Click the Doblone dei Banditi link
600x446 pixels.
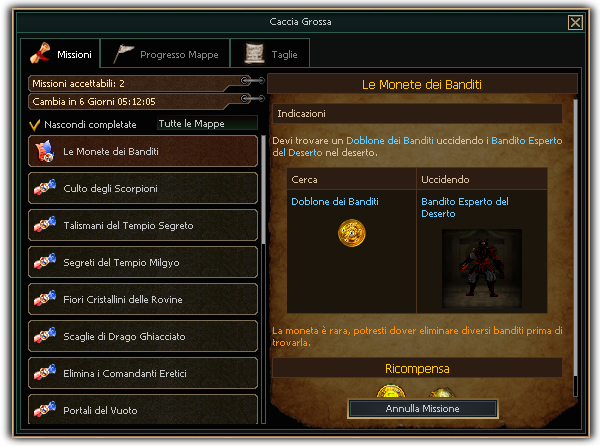(335, 202)
